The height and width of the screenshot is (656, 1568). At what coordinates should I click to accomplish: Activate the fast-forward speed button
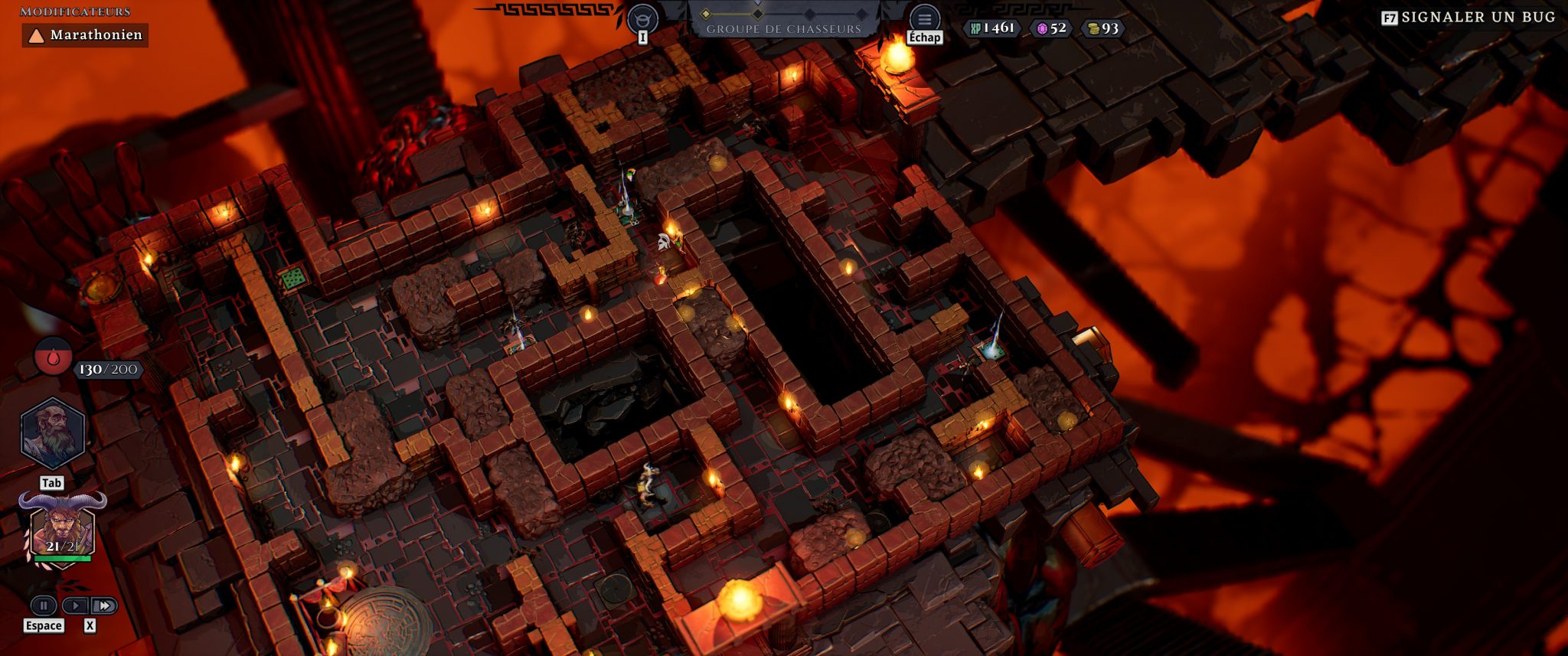(104, 605)
